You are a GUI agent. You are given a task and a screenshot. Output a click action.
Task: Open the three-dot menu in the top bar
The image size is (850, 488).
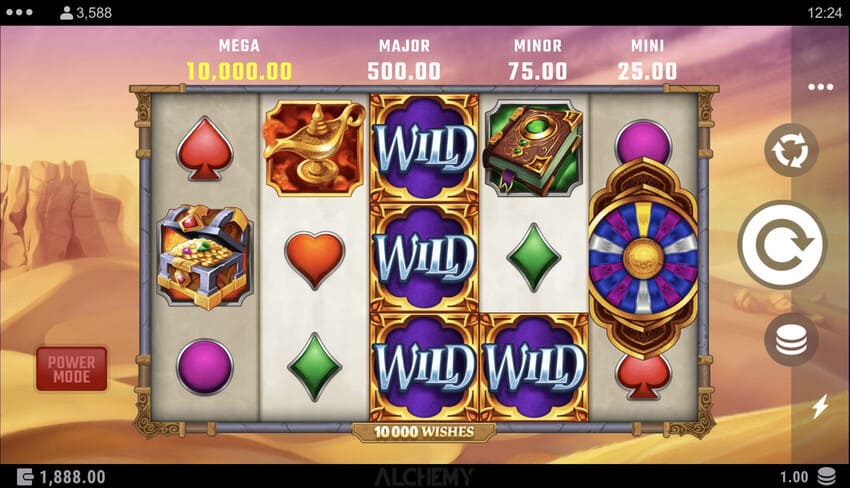[x=20, y=13]
